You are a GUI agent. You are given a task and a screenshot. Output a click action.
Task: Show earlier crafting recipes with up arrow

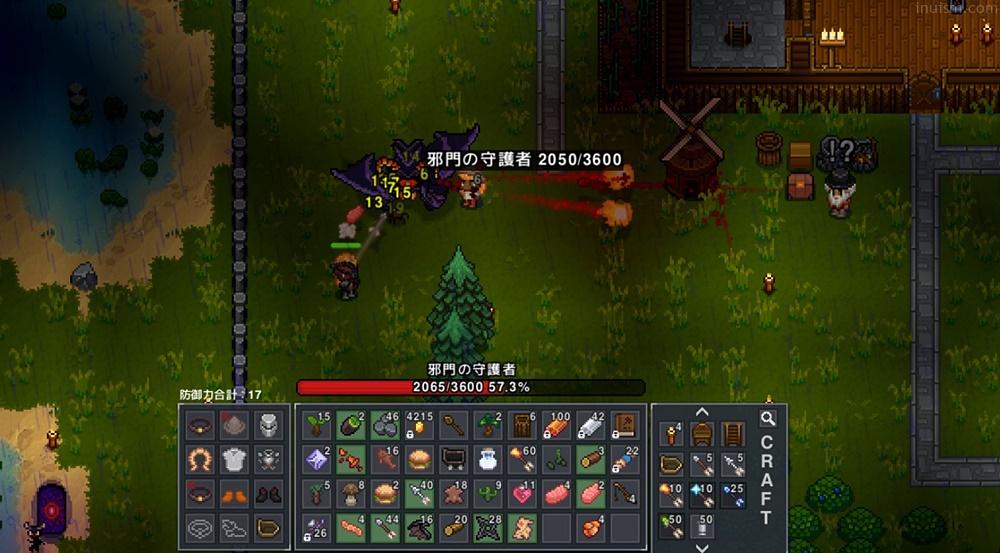[703, 411]
